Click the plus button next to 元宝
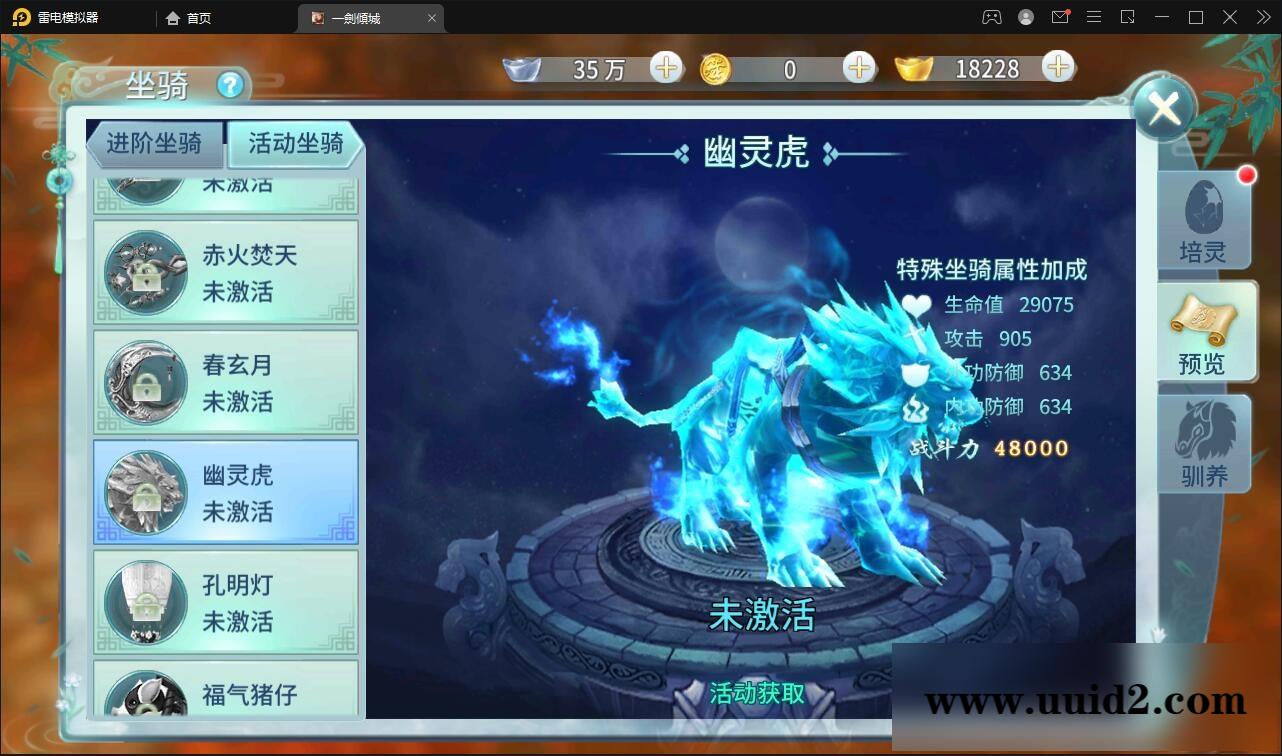Viewport: 1282px width, 756px height. 1057,68
